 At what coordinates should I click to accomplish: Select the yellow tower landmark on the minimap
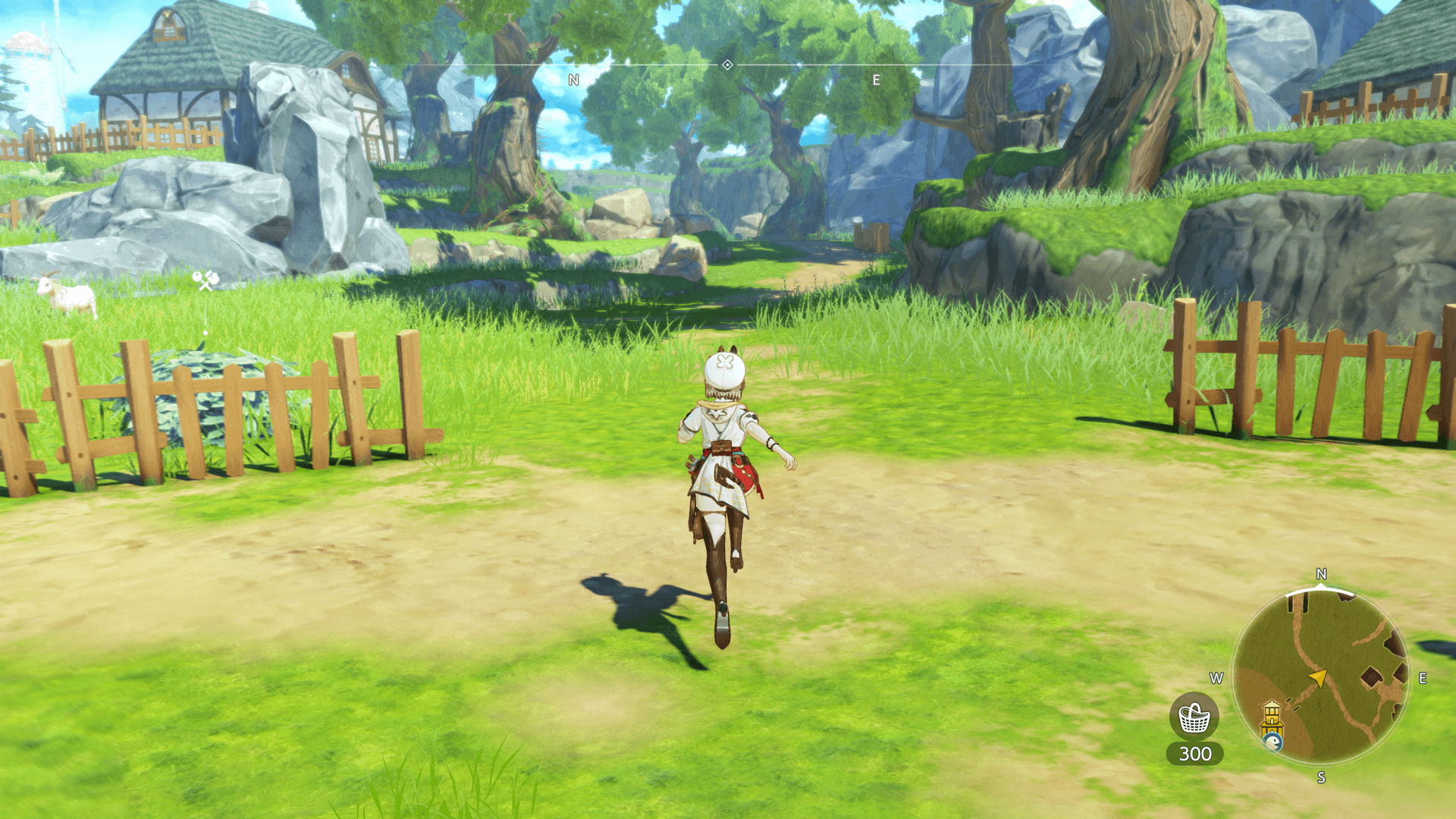tap(1272, 716)
